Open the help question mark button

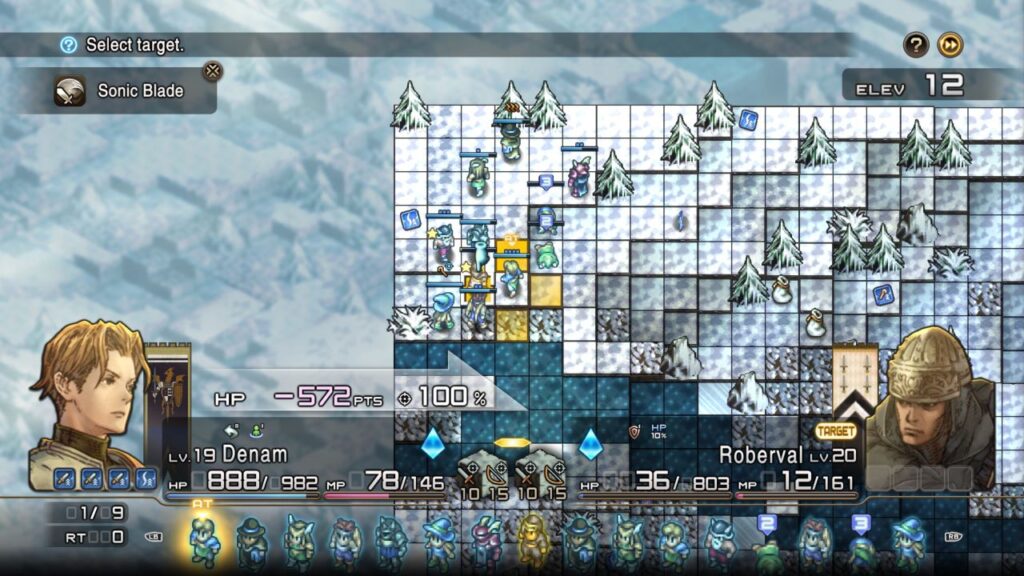[x=916, y=45]
